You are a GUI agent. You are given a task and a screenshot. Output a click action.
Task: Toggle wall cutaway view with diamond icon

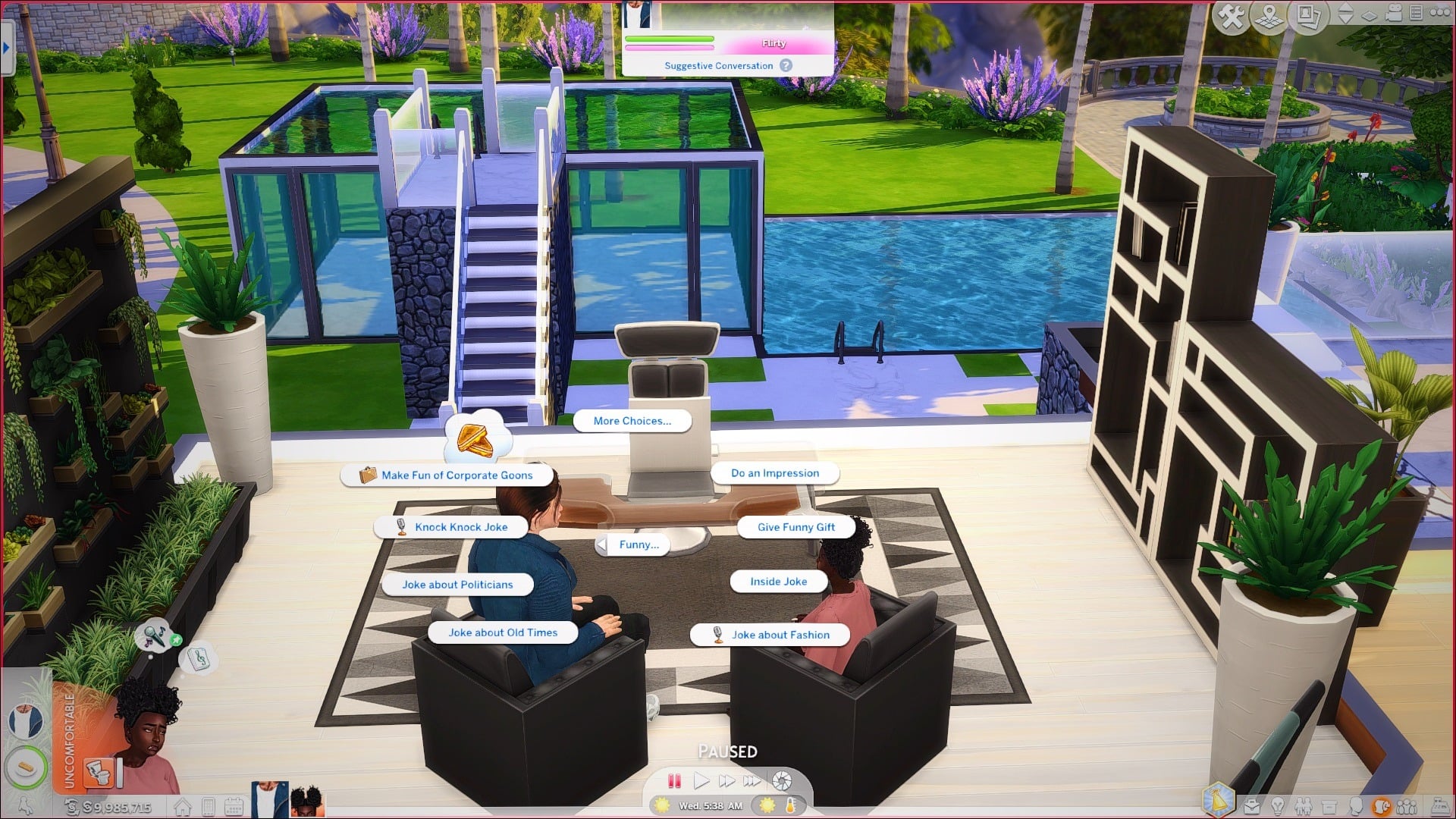point(1370,14)
